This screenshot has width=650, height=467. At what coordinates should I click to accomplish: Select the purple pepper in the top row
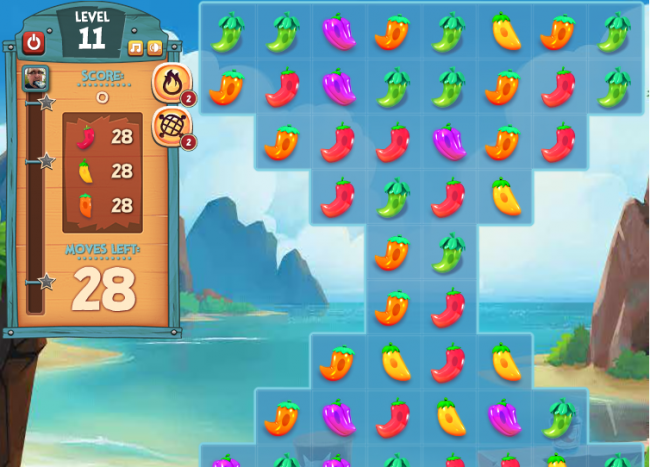coord(339,32)
